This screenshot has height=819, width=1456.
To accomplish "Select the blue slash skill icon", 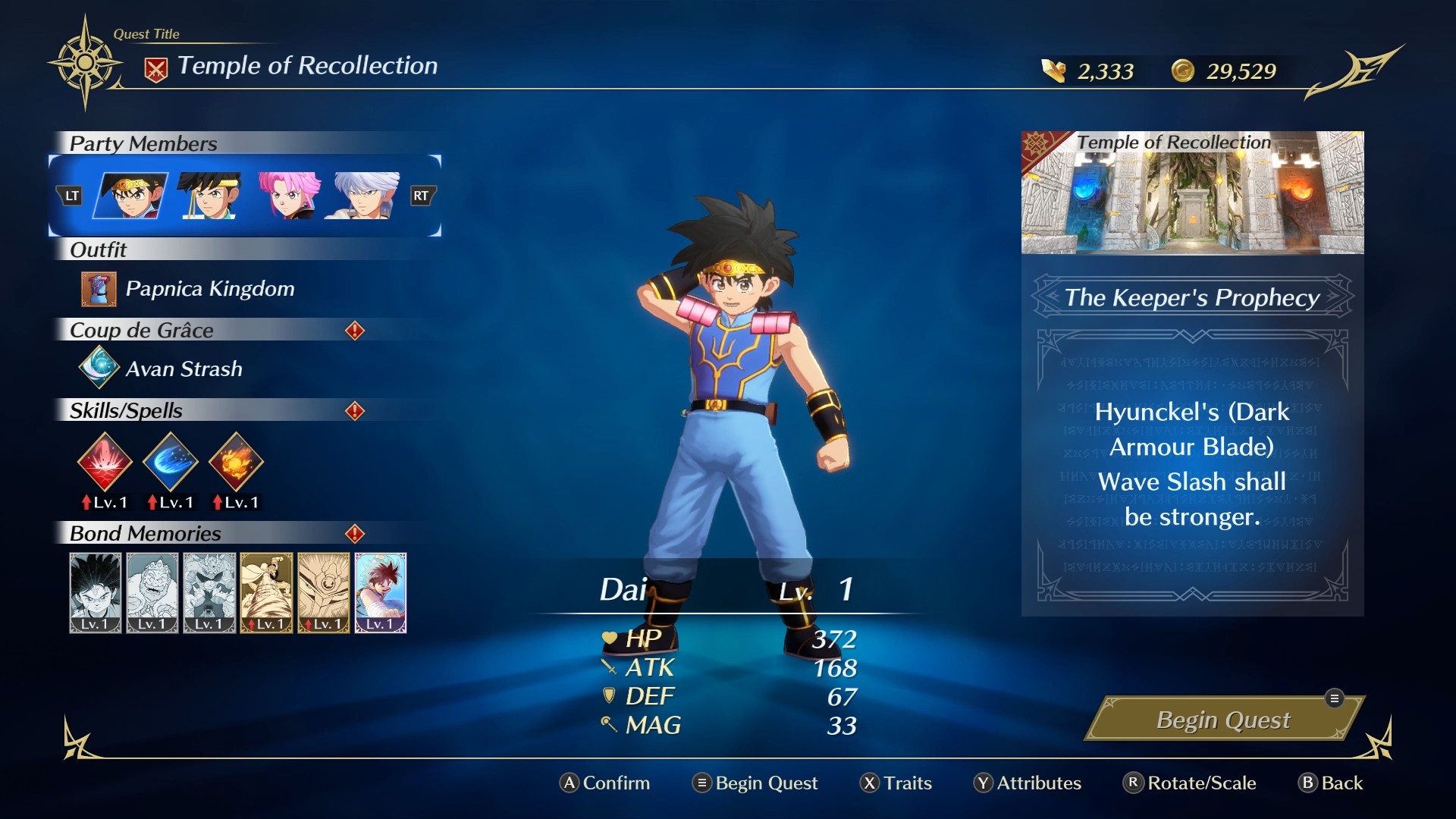I will [x=171, y=461].
